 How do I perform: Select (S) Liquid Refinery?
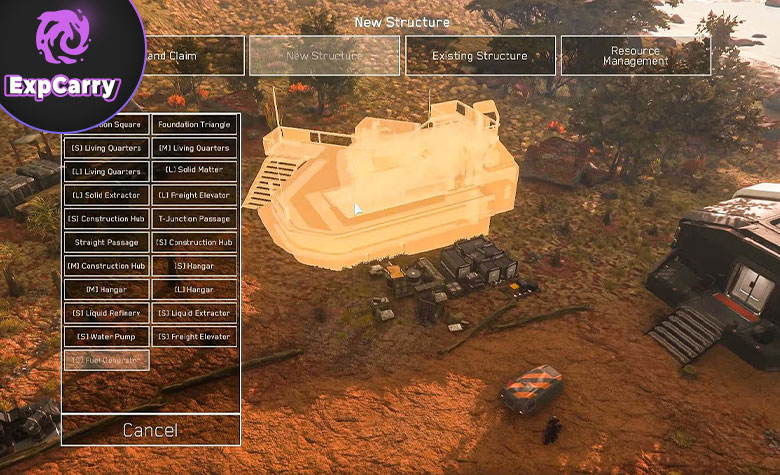(106, 313)
